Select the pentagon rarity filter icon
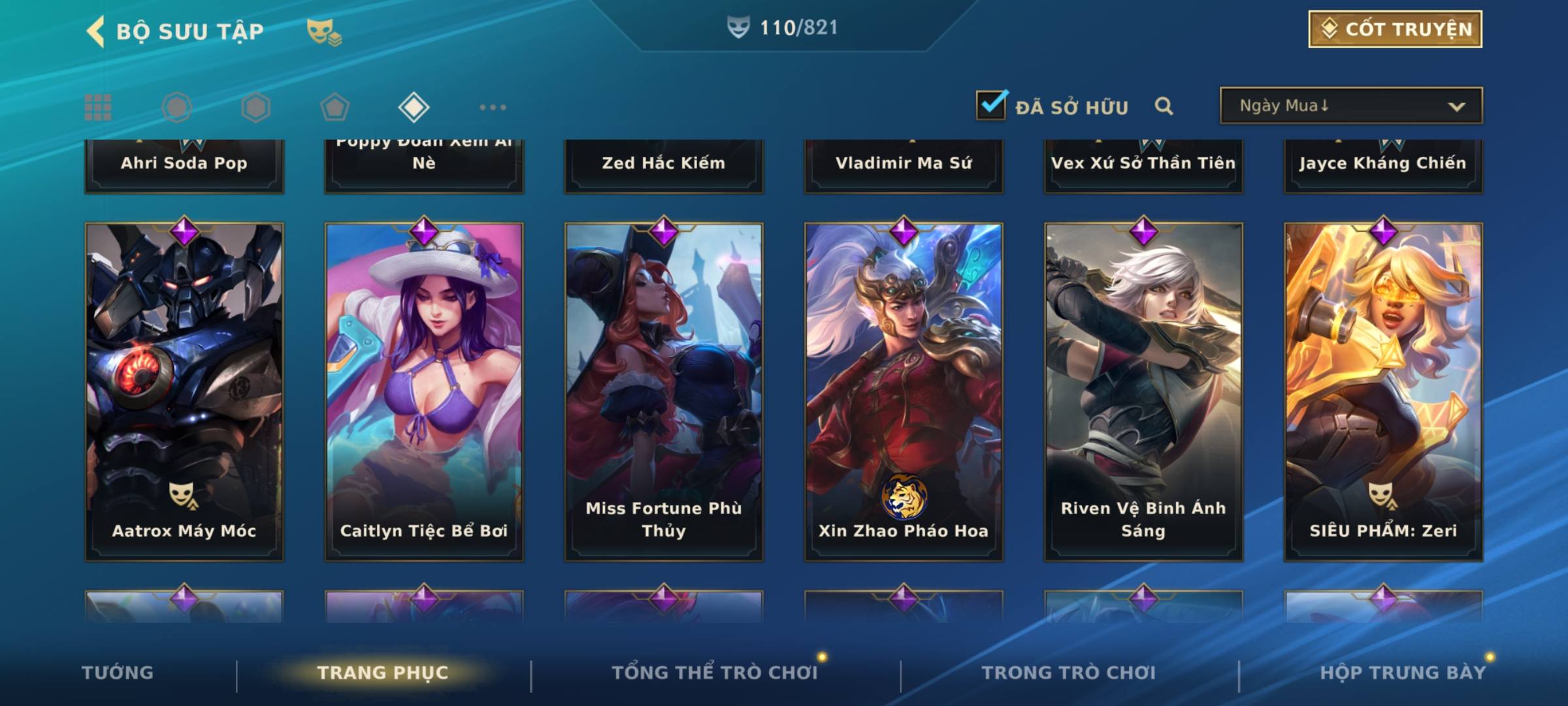 [x=335, y=107]
